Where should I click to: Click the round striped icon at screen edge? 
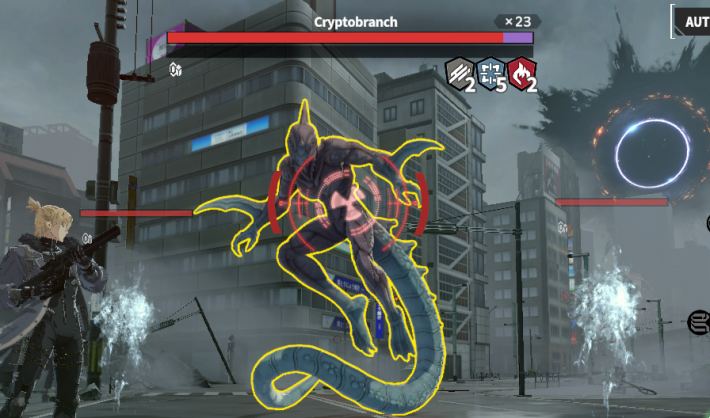700,322
